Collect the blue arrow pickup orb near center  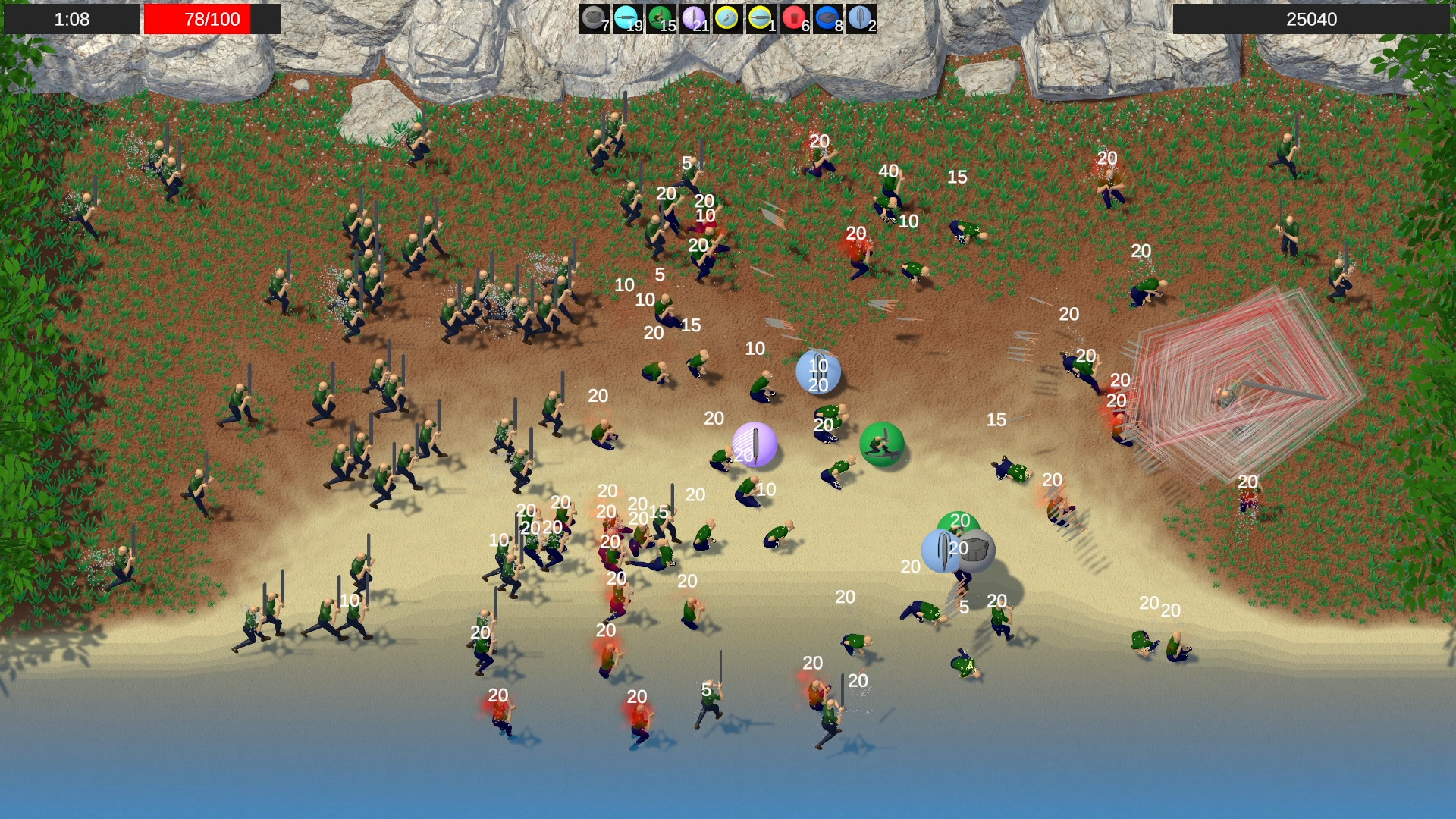coord(817,373)
